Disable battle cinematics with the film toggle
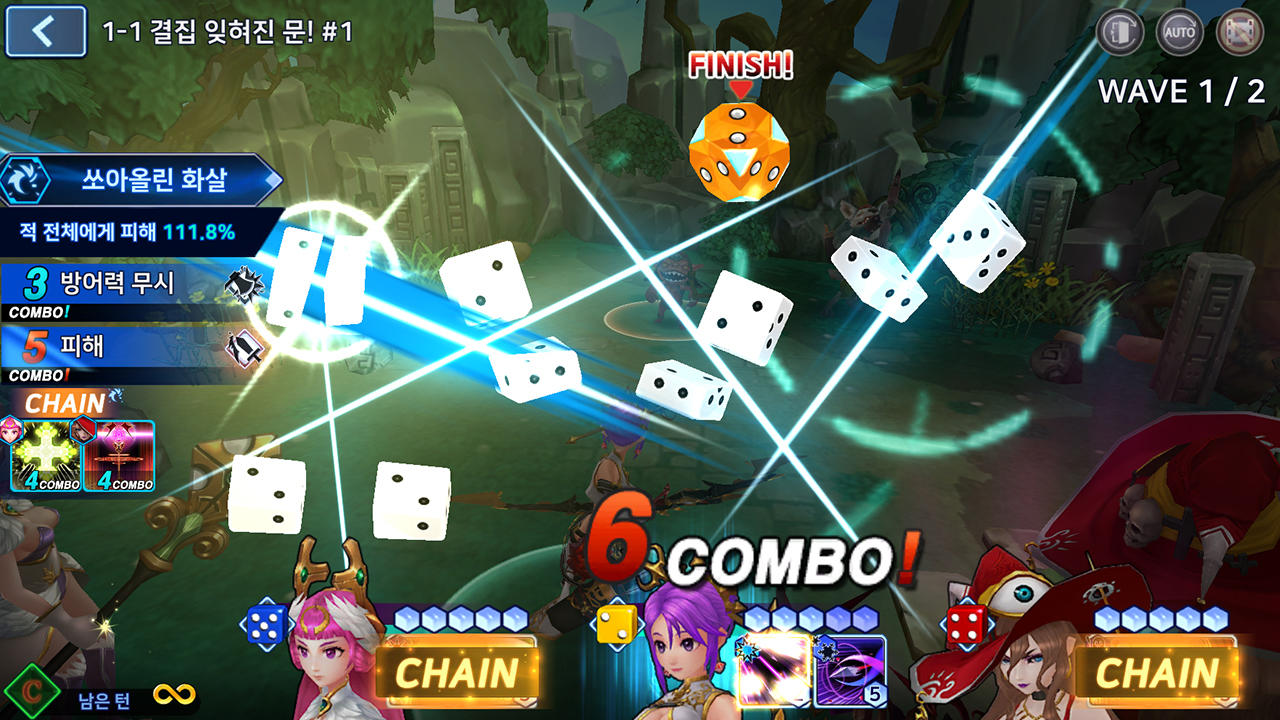The height and width of the screenshot is (720, 1280). click(1240, 31)
